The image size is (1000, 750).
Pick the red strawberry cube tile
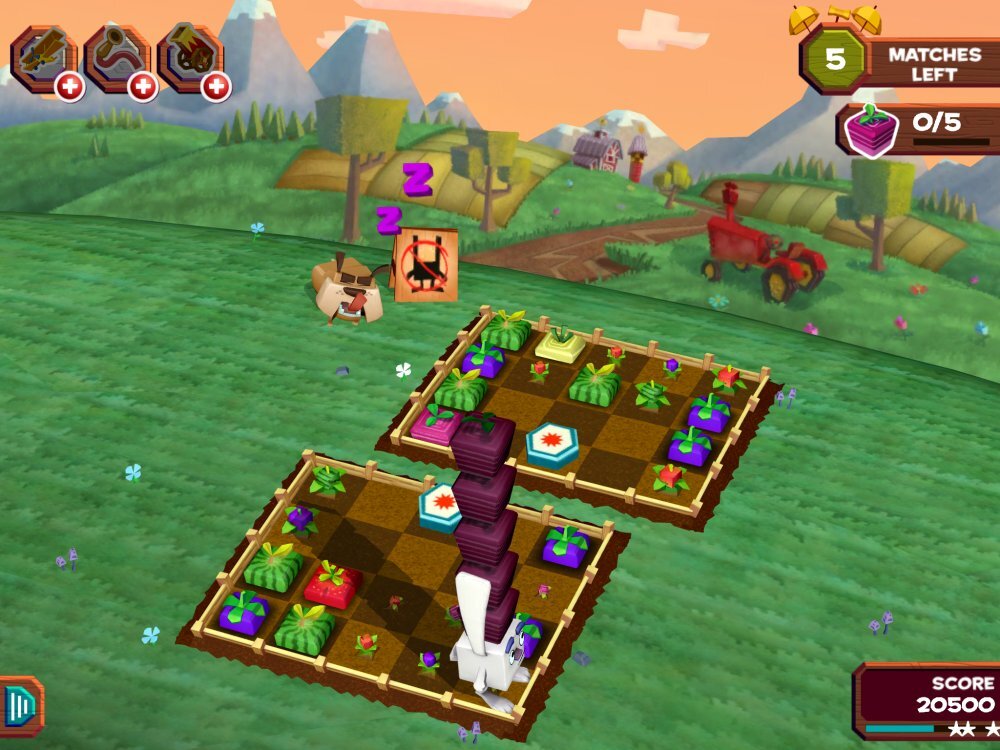coord(333,585)
